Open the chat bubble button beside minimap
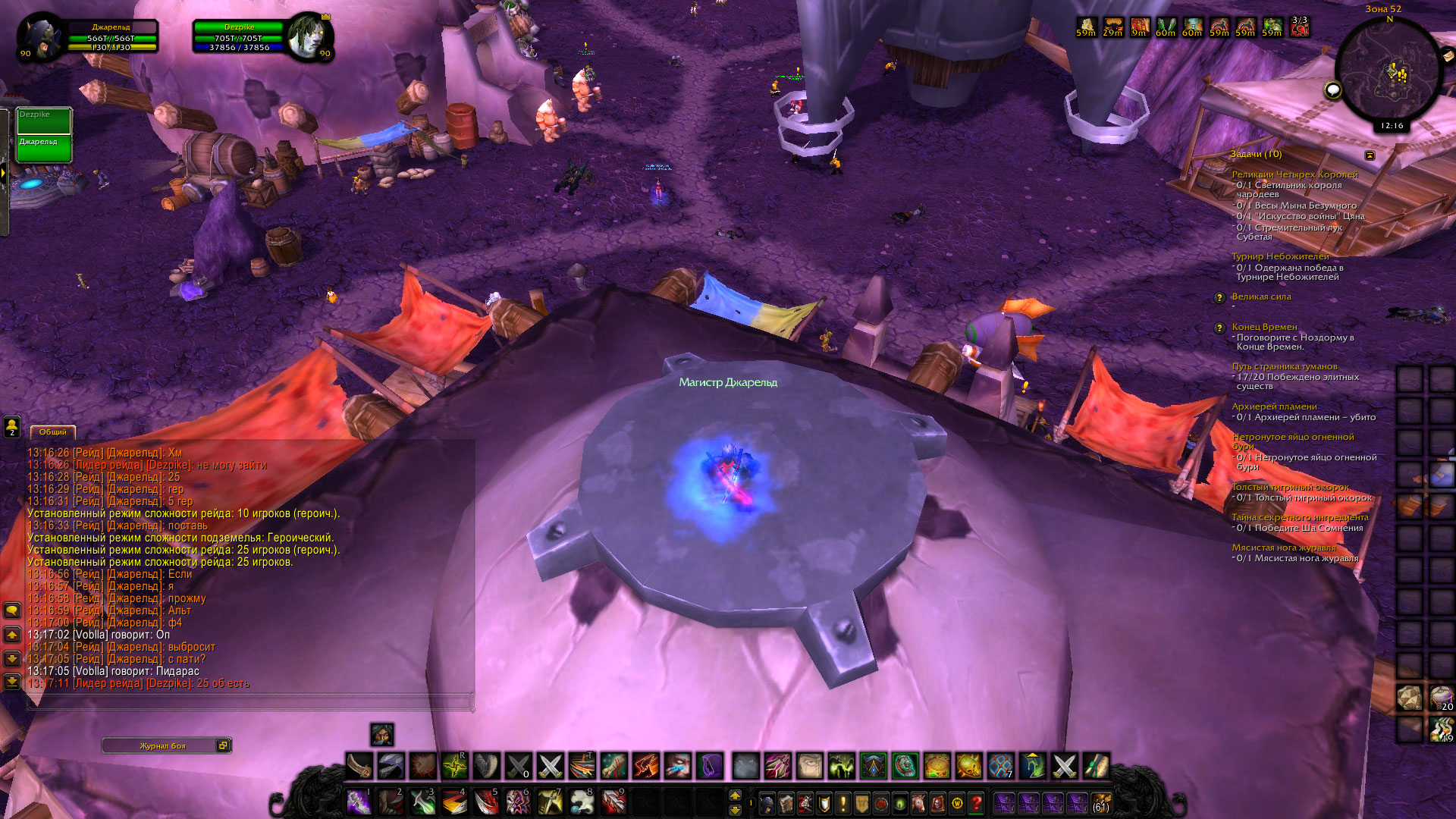The image size is (1456, 819). pos(1332,91)
